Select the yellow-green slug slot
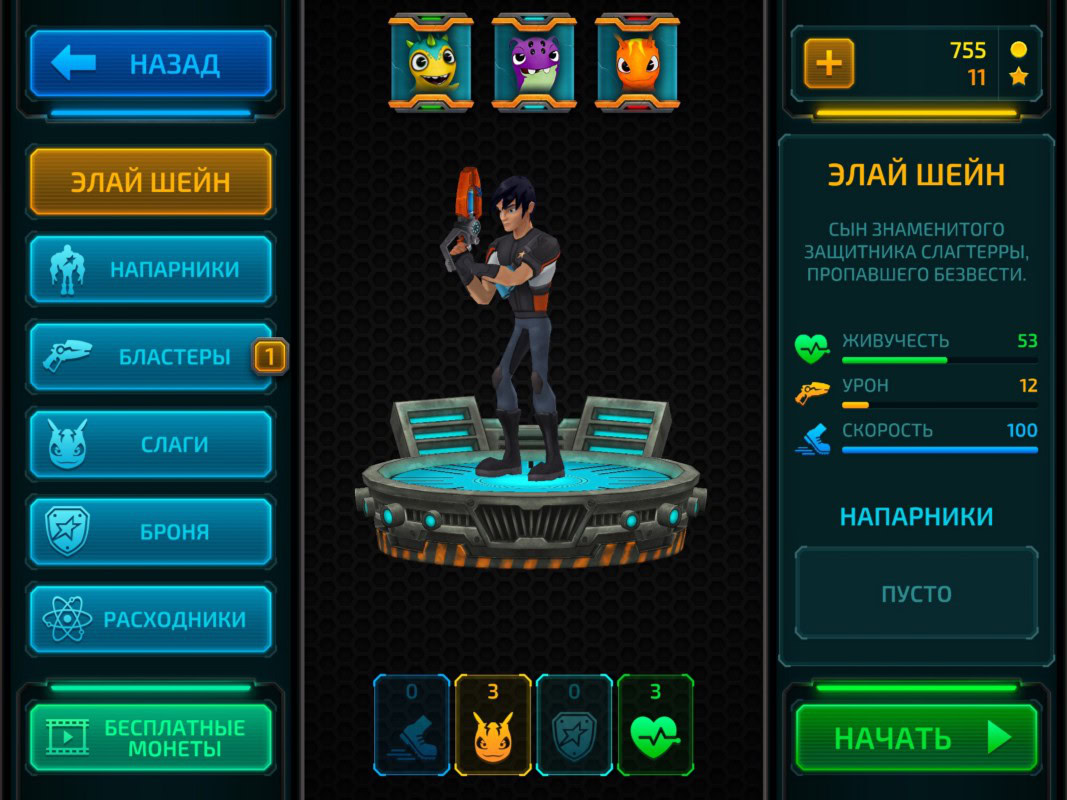 tap(431, 62)
